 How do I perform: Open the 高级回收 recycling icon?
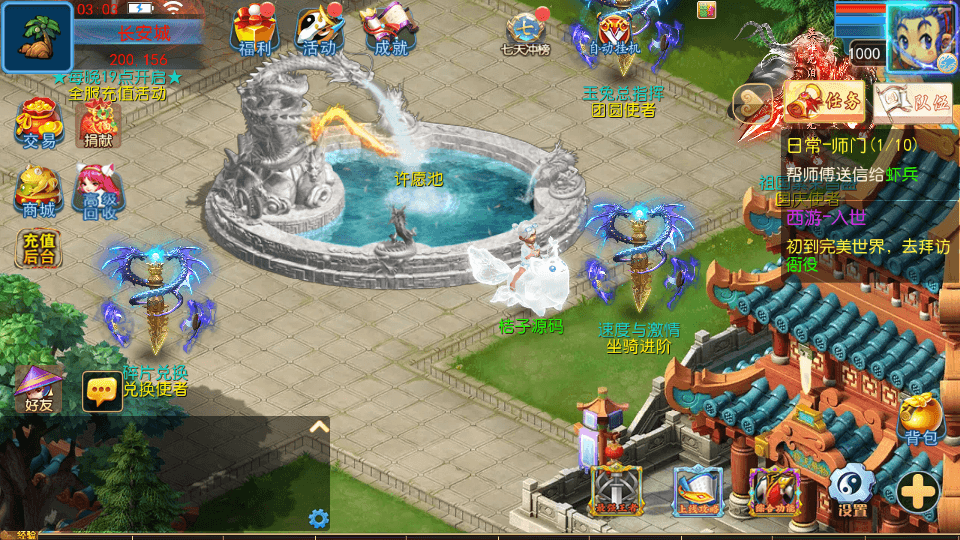tap(99, 190)
